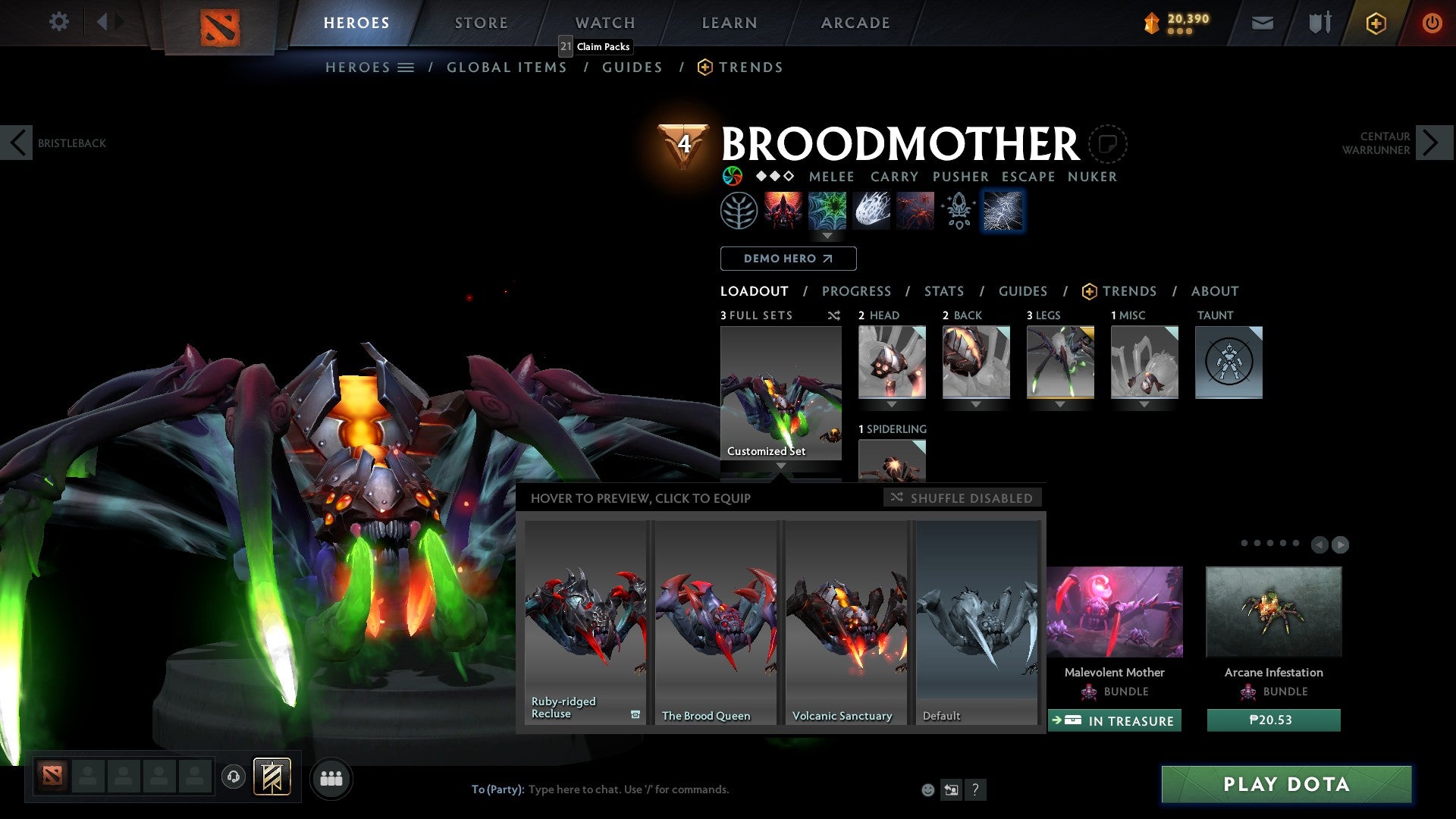This screenshot has width=1456, height=819.
Task: Open the settings gear menu
Action: click(58, 22)
